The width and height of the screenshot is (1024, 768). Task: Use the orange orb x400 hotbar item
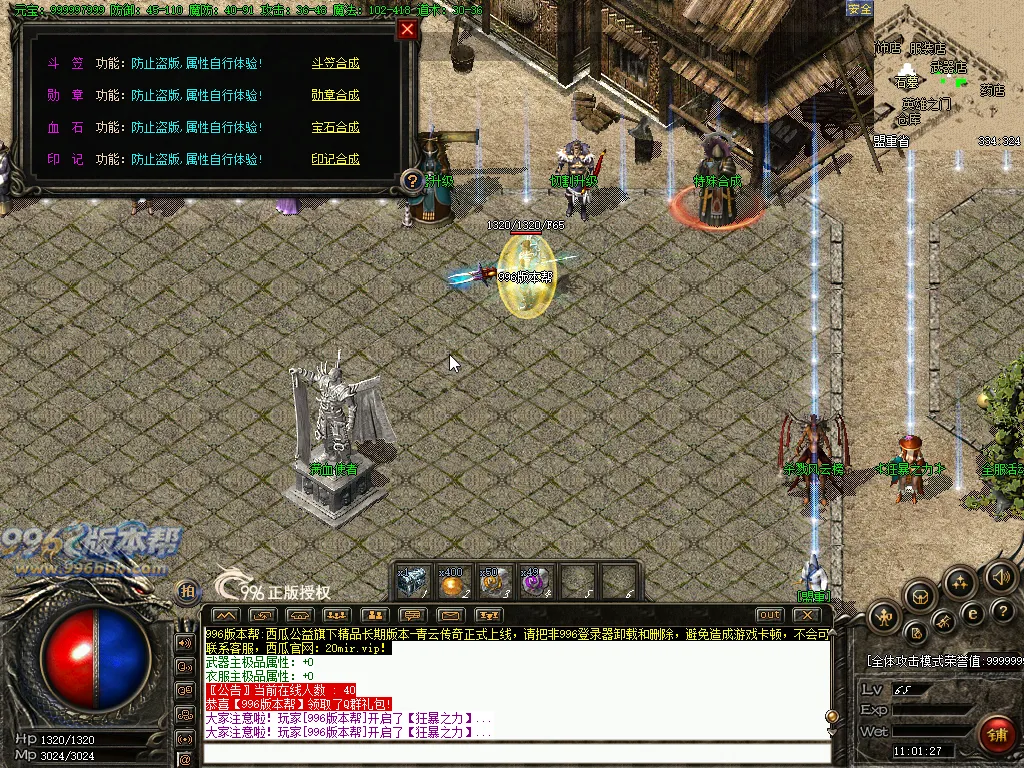[x=453, y=582]
